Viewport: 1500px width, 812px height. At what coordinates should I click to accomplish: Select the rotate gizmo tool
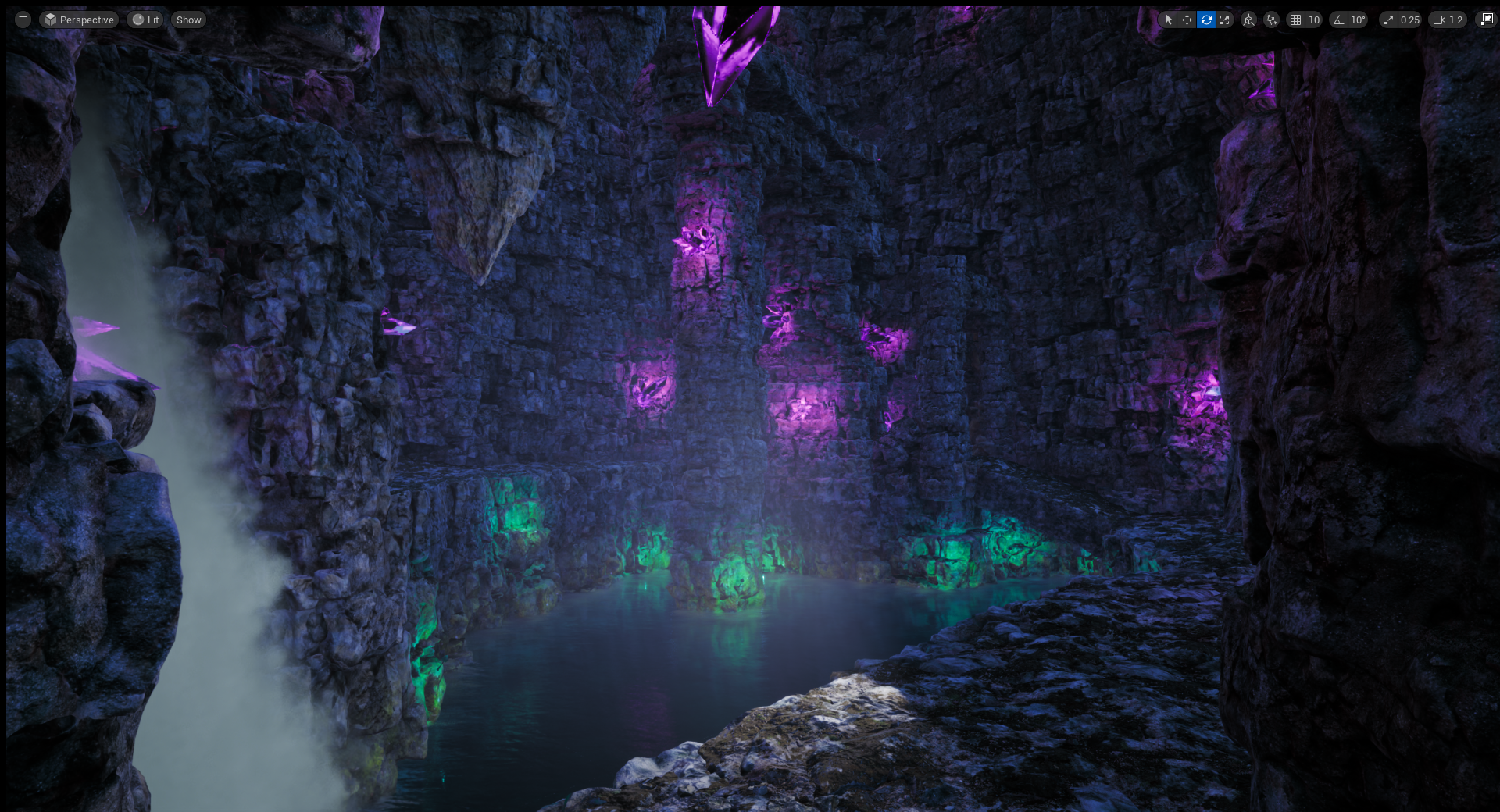point(1206,20)
